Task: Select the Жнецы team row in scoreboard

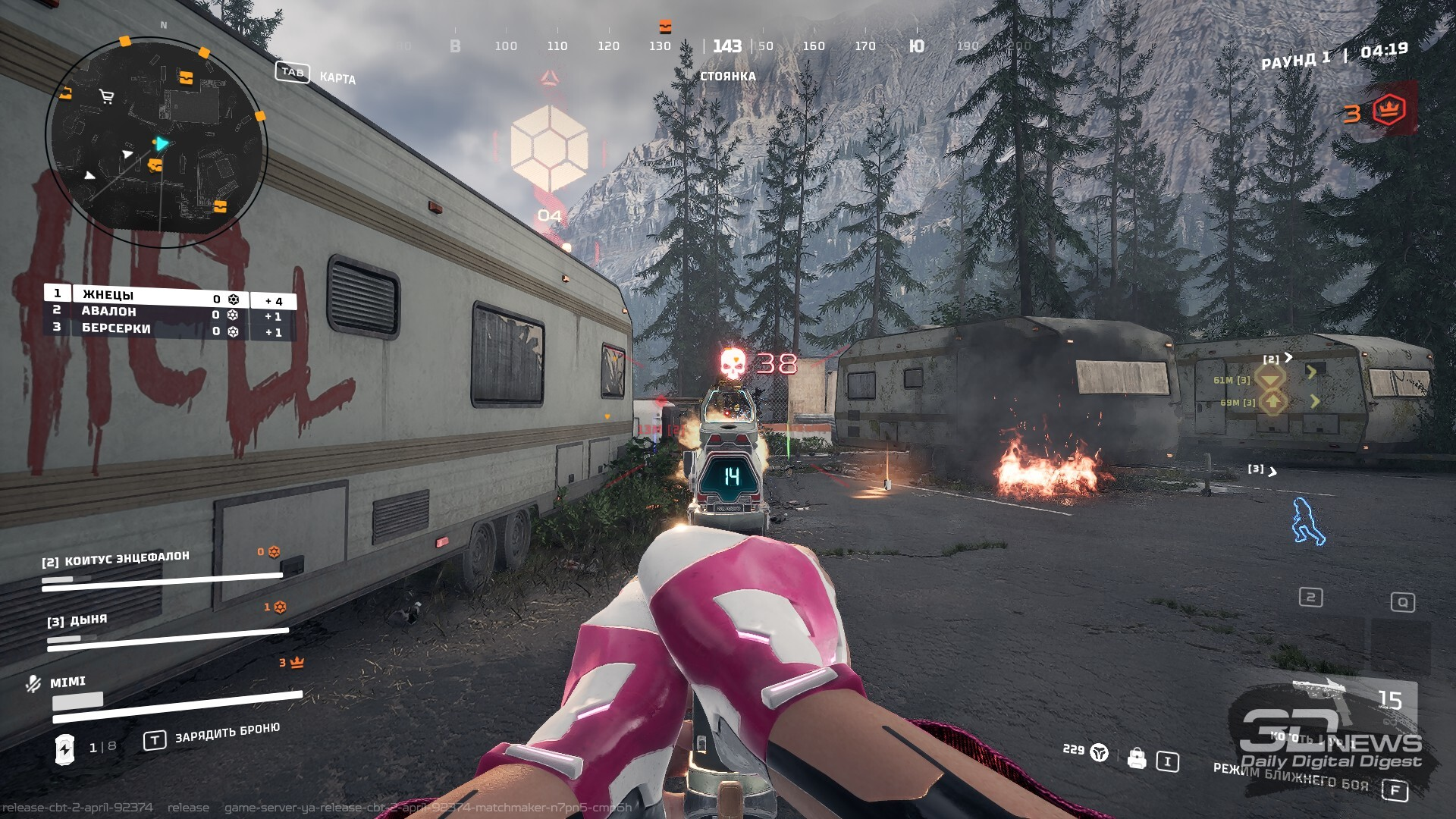Action: point(144,295)
